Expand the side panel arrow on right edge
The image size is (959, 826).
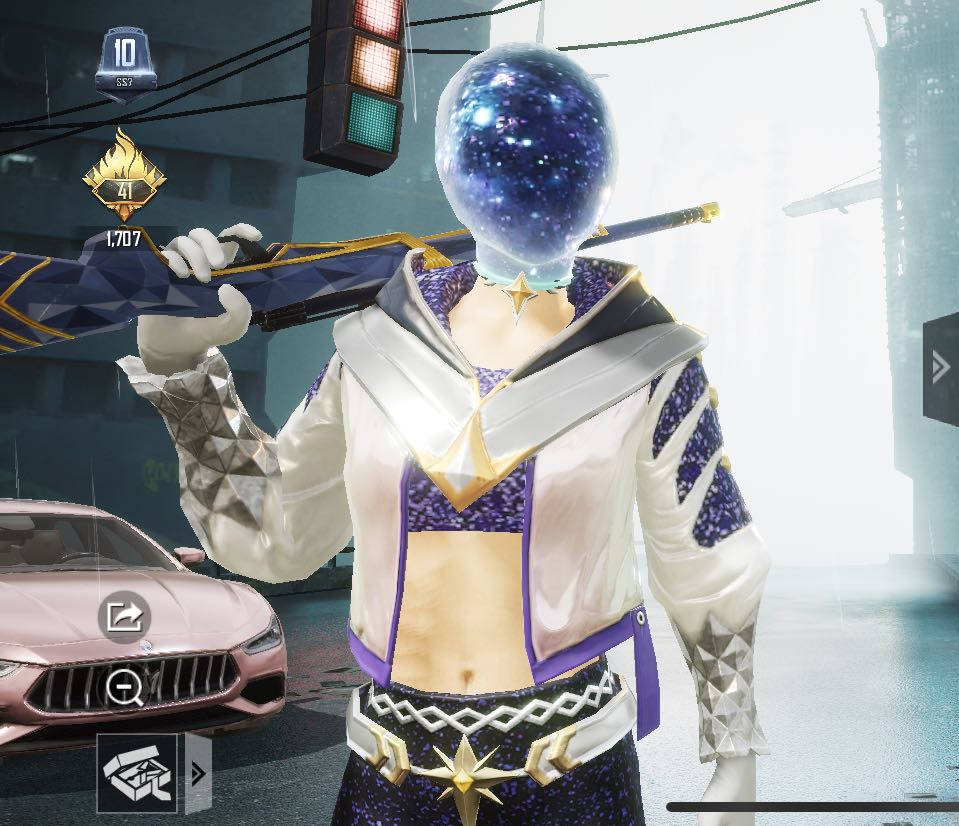coord(940,368)
